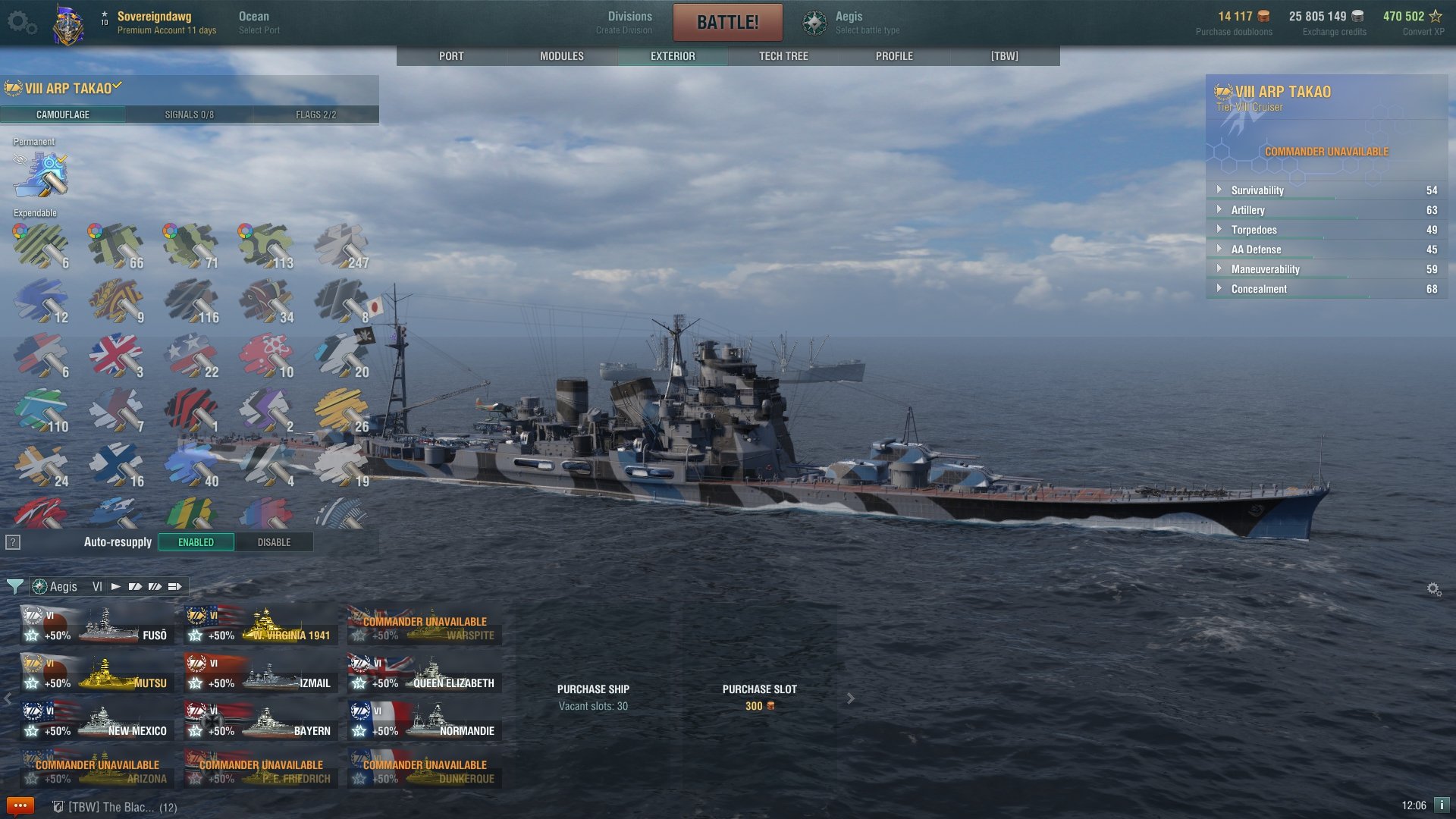Switch to the Tech Tree tab
The height and width of the screenshot is (819, 1456).
point(783,56)
